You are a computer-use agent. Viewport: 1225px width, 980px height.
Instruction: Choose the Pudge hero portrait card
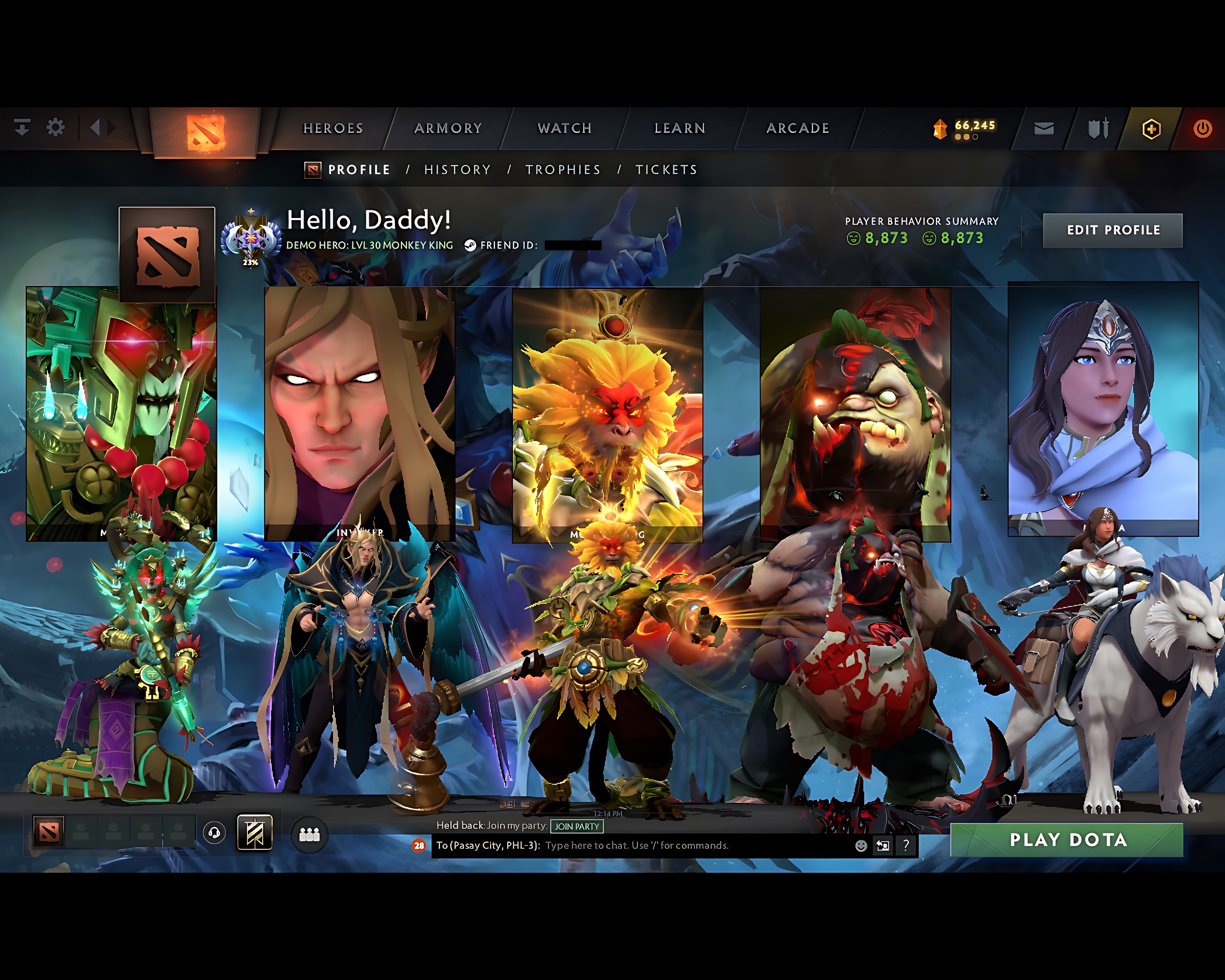[x=855, y=414]
